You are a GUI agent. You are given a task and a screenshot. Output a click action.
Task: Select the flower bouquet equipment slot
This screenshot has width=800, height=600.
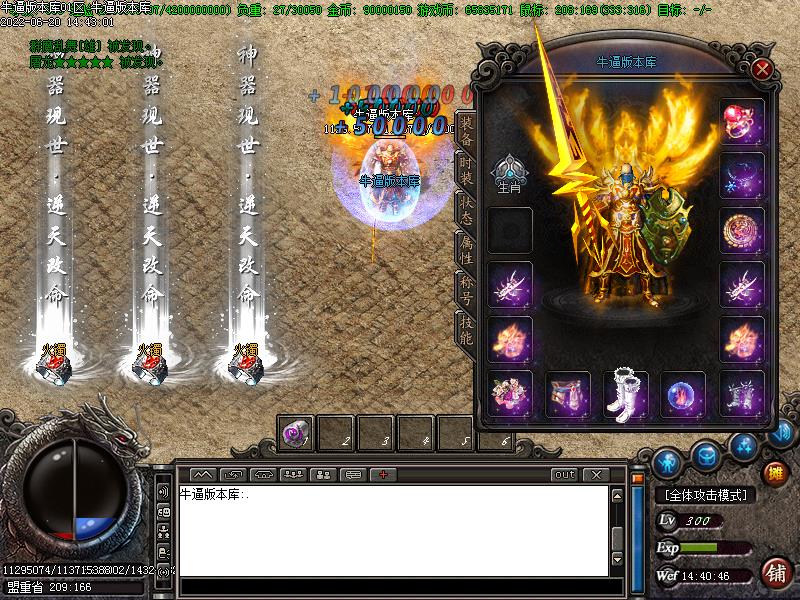(510, 394)
